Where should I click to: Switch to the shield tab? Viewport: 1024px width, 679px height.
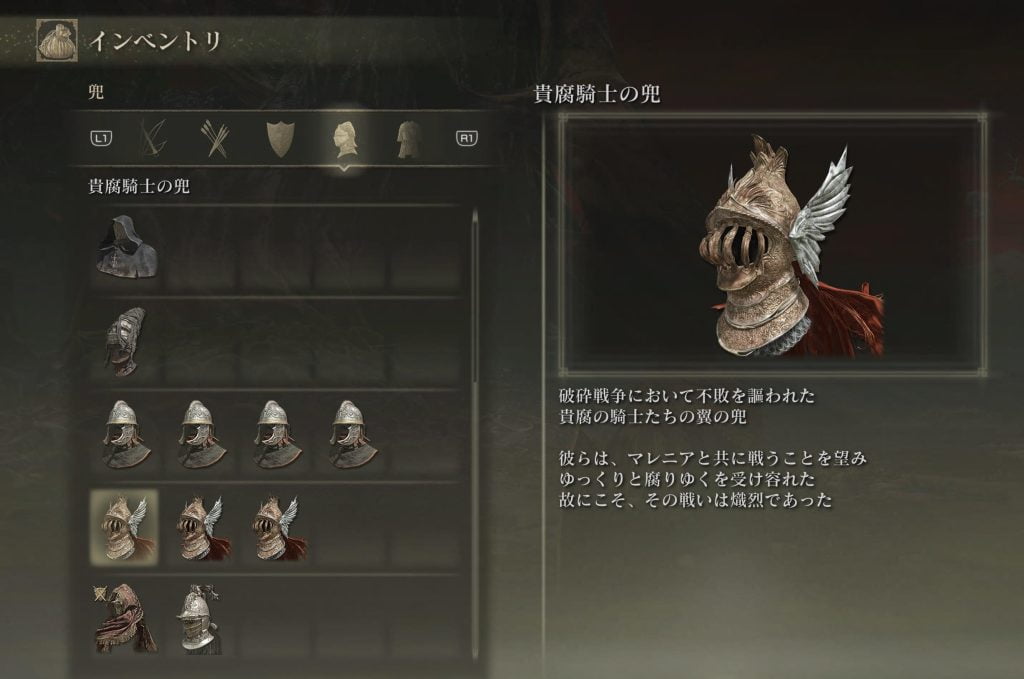coord(278,138)
